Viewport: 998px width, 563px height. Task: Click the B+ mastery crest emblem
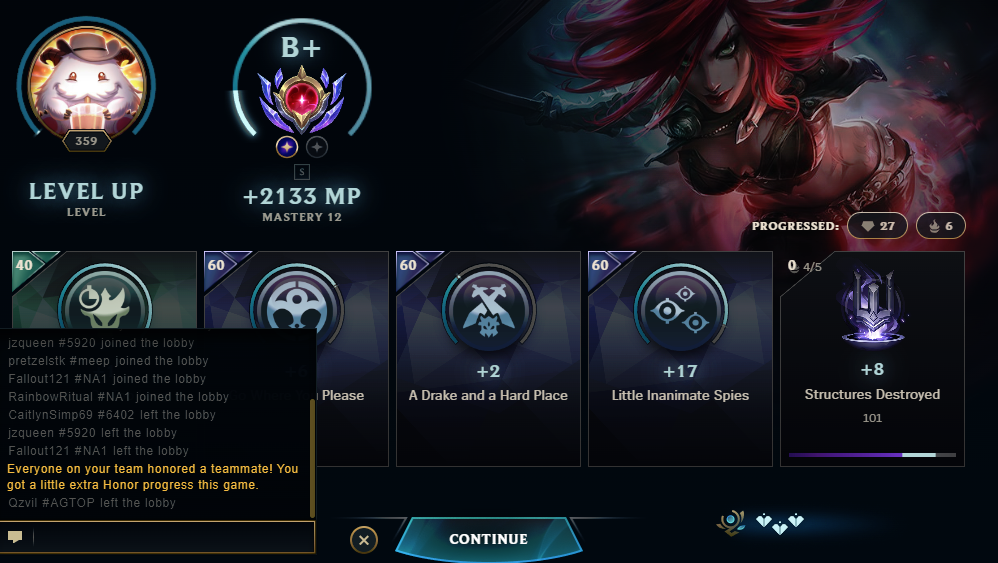point(301,102)
